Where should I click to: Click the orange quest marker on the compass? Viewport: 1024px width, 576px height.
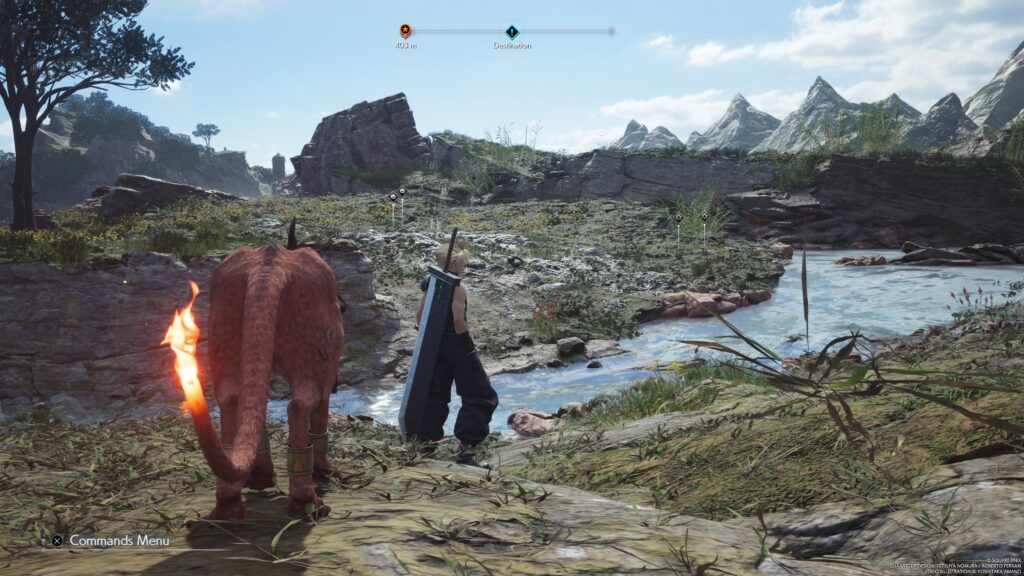coord(405,31)
